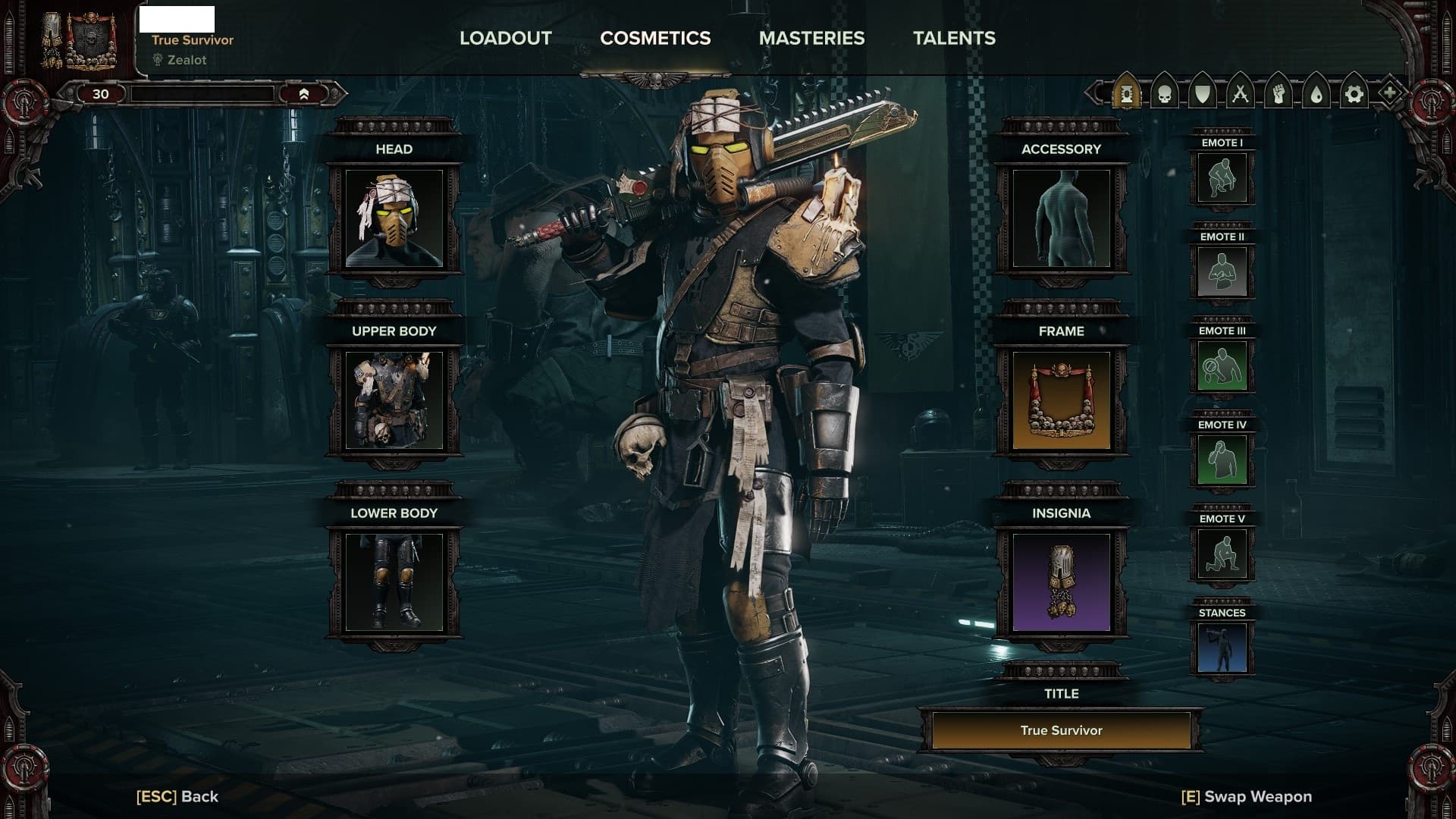
Task: Open the Insignia slot
Action: tap(1061, 582)
